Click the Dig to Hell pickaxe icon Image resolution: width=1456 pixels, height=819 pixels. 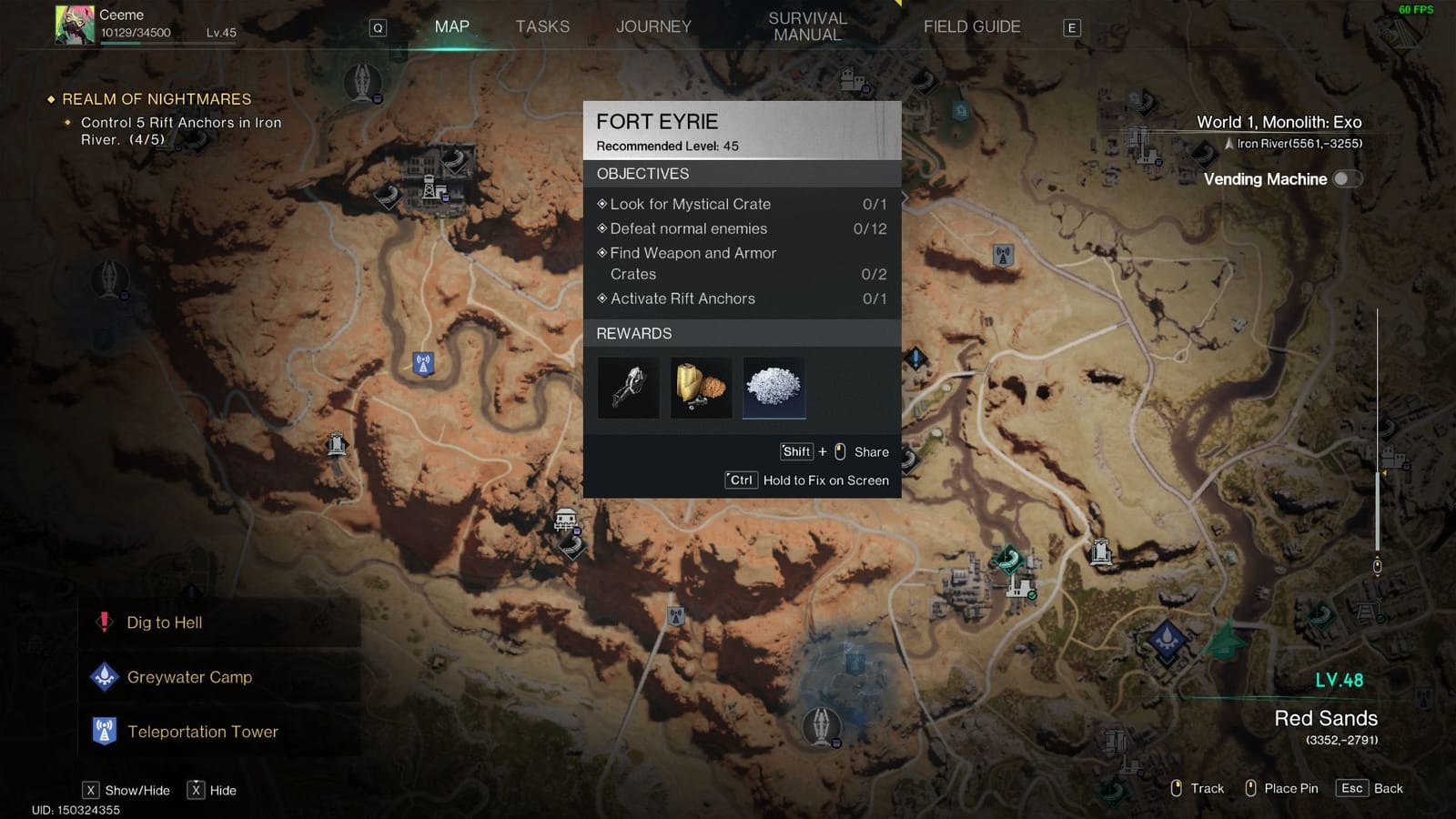tap(105, 622)
